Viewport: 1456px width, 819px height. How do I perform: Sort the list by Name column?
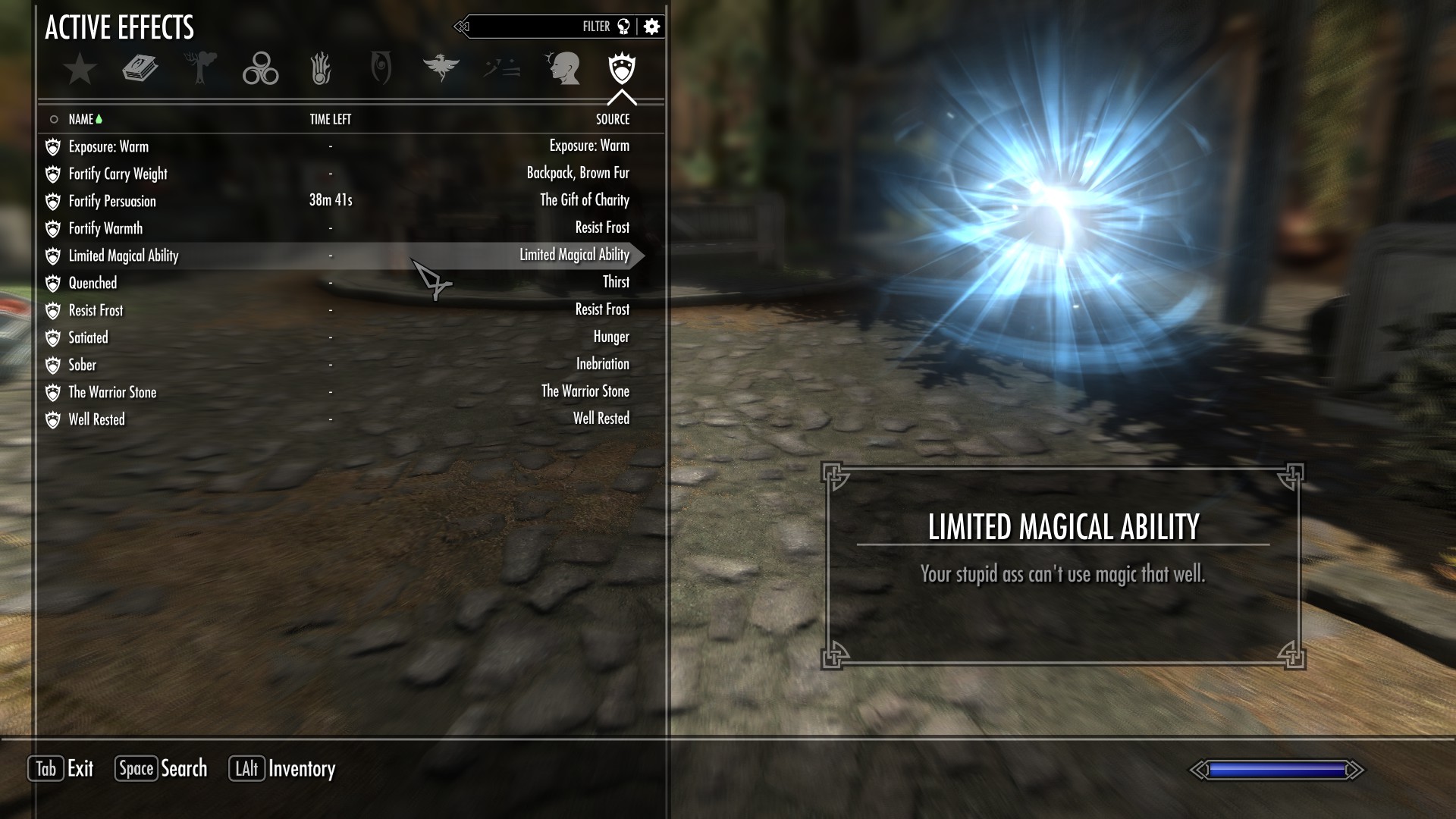[81, 119]
